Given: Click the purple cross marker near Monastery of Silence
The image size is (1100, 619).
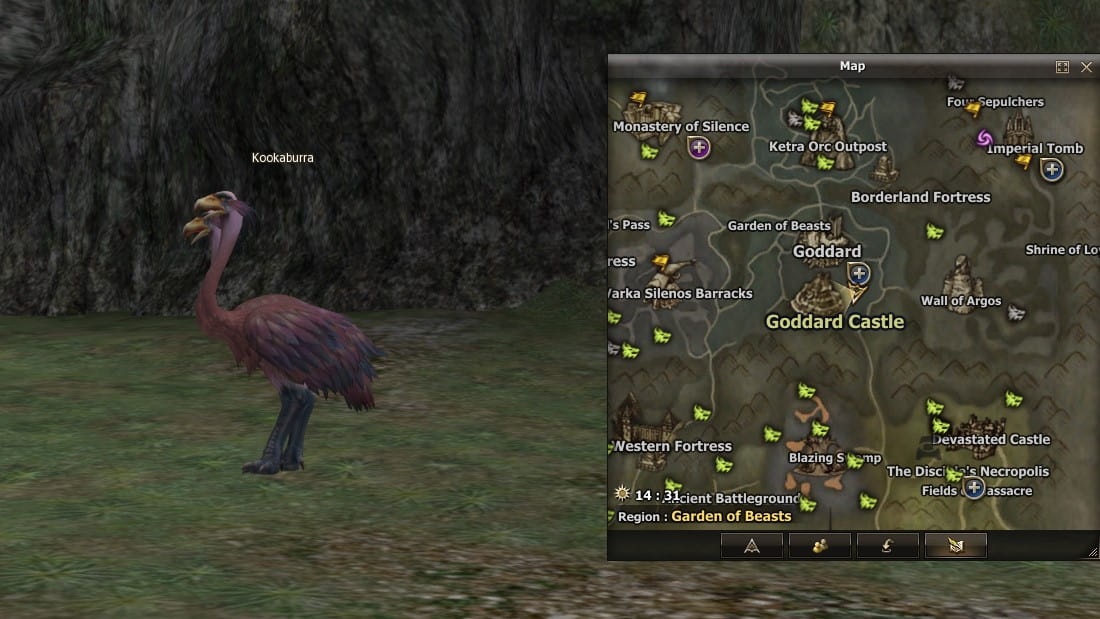Looking at the screenshot, I should [x=699, y=148].
